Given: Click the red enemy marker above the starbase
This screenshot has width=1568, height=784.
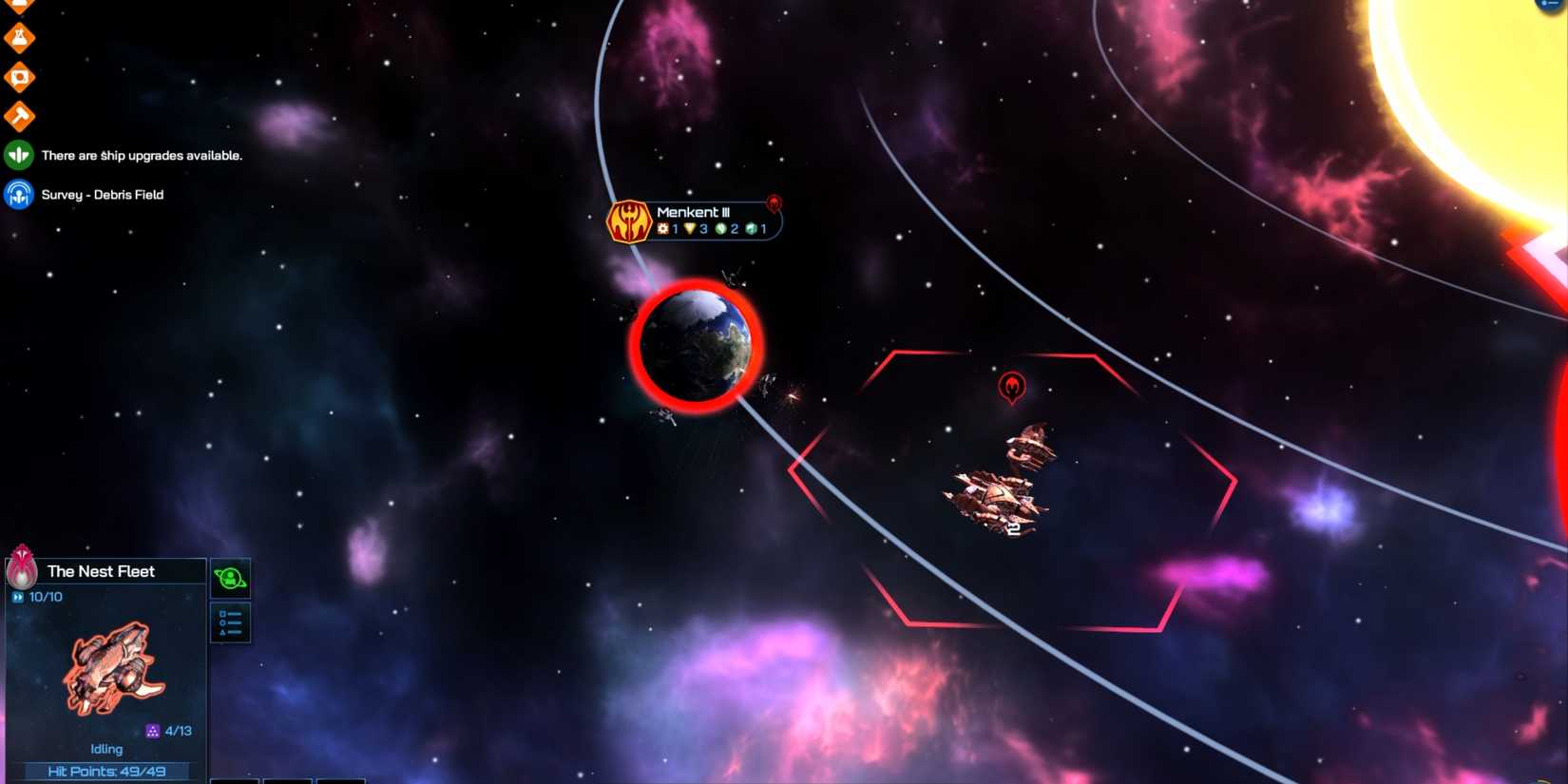Looking at the screenshot, I should 1011,386.
